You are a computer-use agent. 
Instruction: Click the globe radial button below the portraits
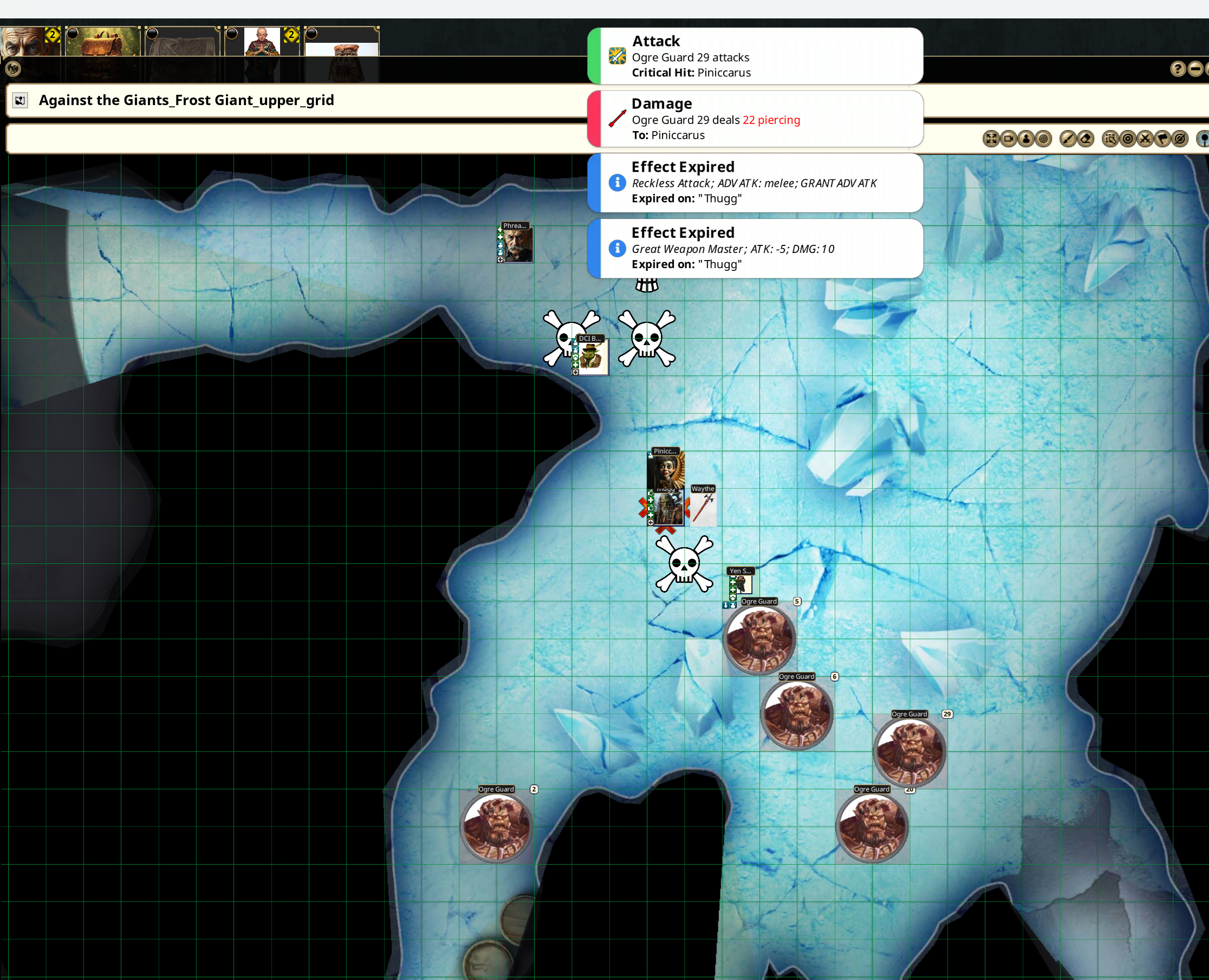pyautogui.click(x=12, y=69)
